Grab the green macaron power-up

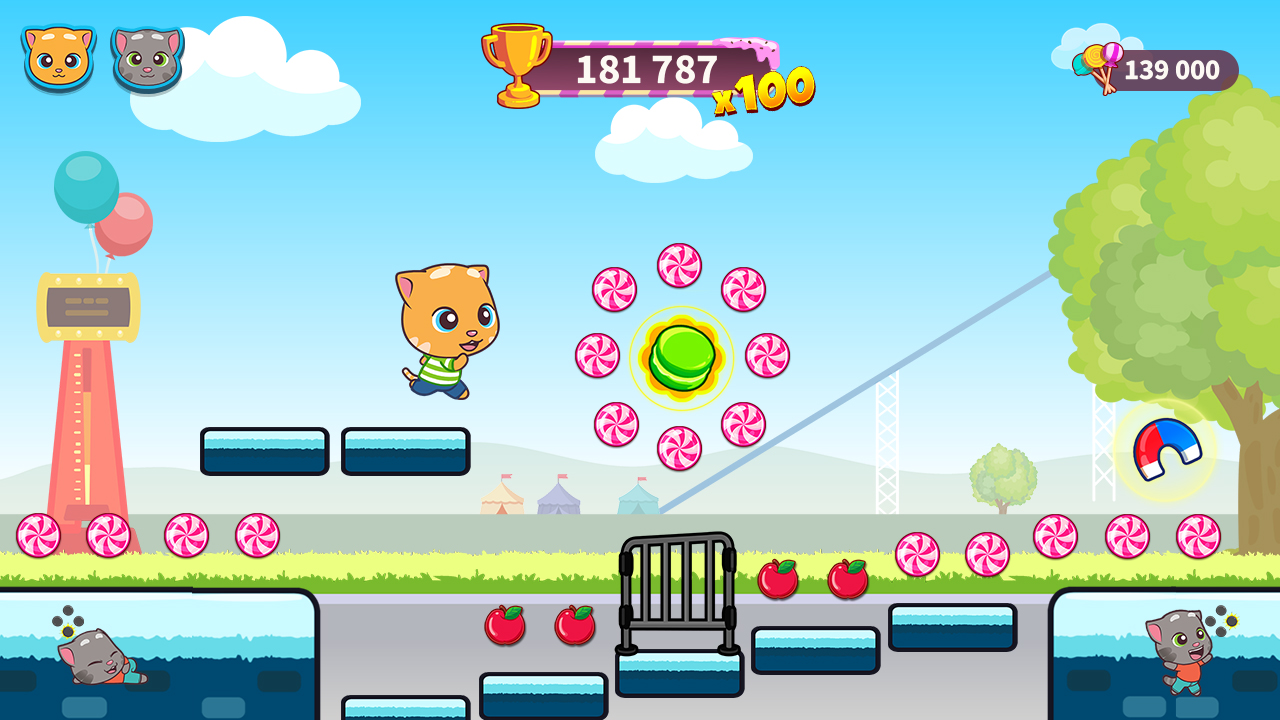(682, 358)
